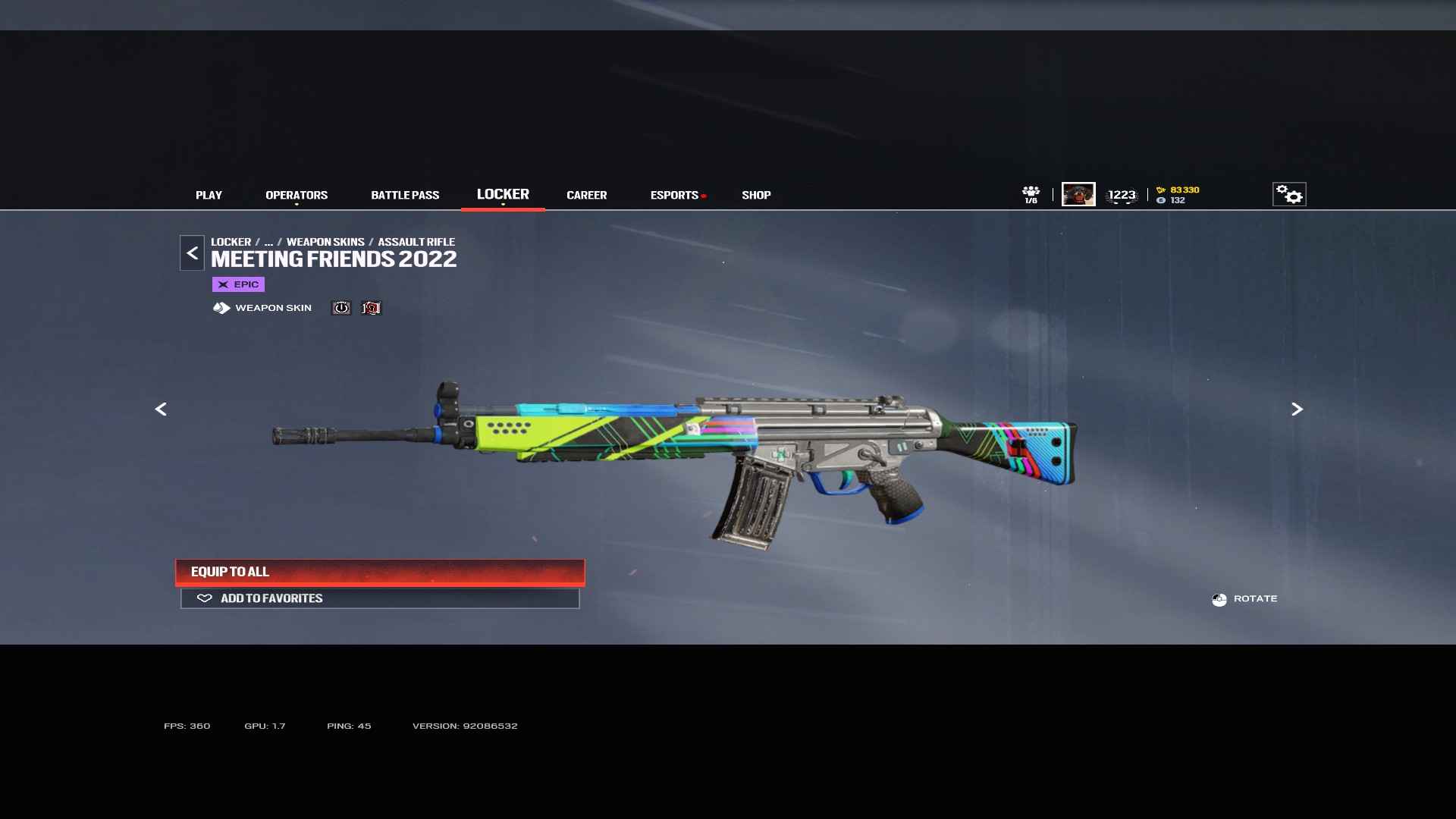Open the Assault Rifle breadcrumb
This screenshot has height=819, width=1456.
pyautogui.click(x=416, y=242)
